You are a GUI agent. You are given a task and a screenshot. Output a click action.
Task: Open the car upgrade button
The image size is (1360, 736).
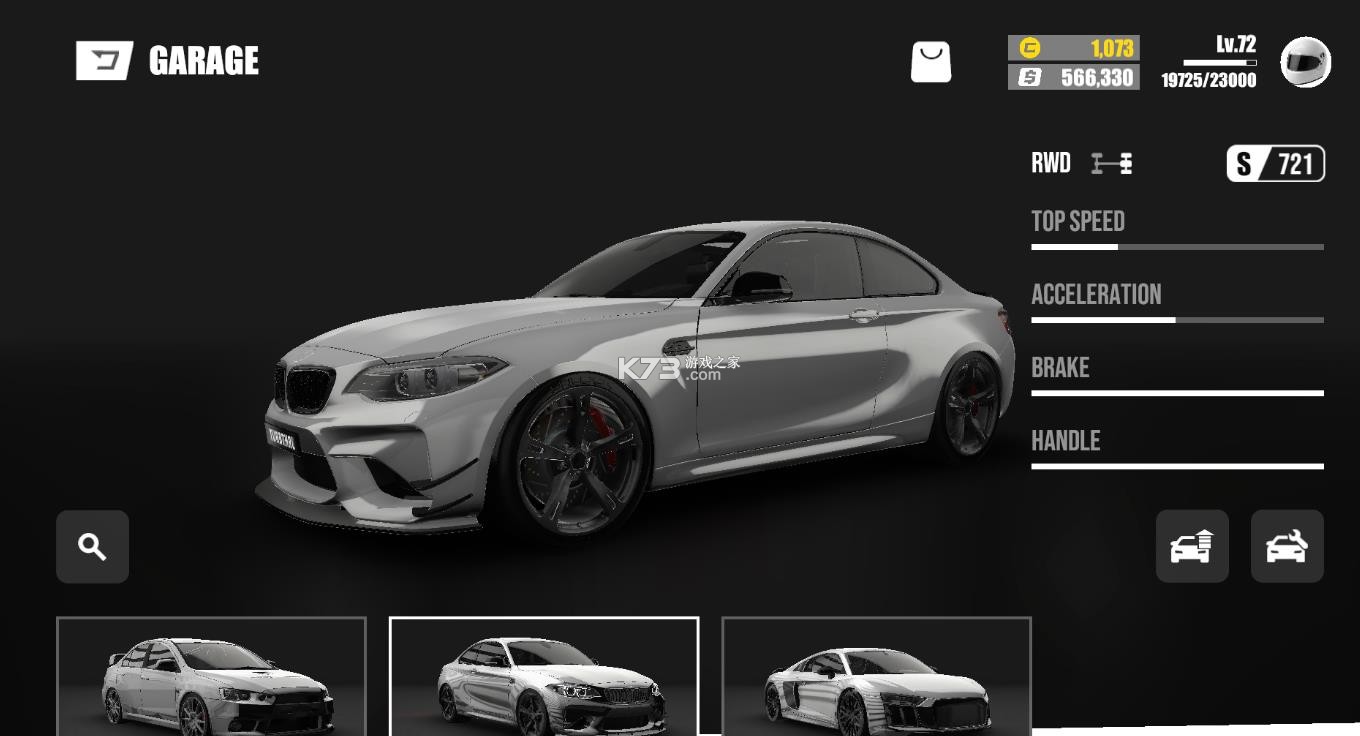click(x=1192, y=547)
